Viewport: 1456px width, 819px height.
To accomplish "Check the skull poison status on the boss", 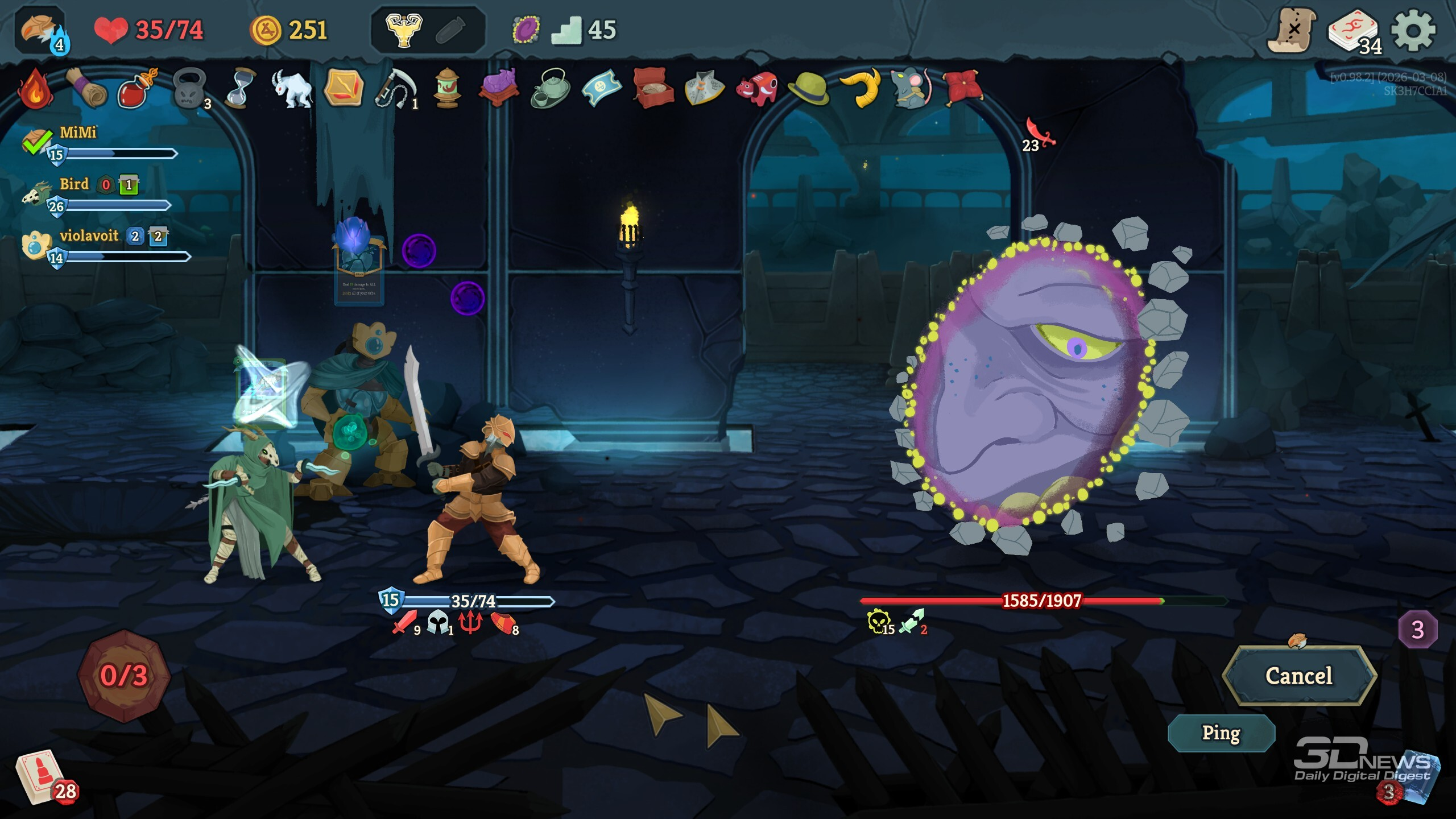I will pos(879,622).
